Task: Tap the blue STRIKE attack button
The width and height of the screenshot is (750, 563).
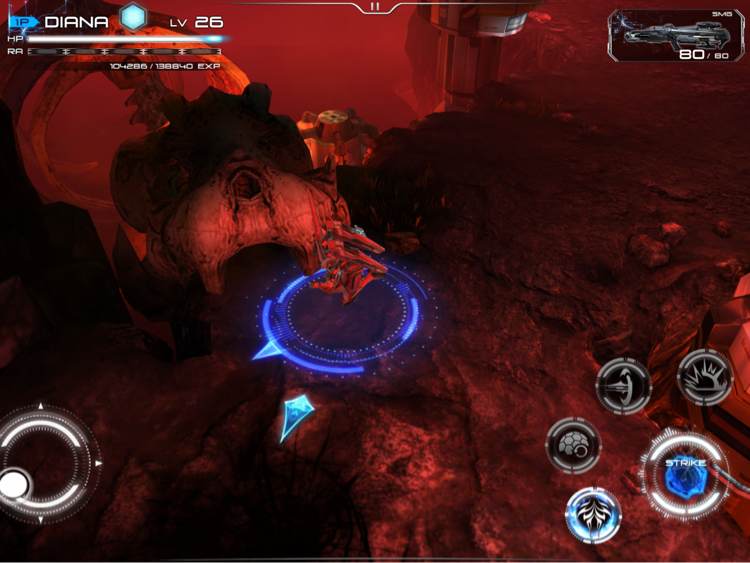Action: click(x=685, y=473)
